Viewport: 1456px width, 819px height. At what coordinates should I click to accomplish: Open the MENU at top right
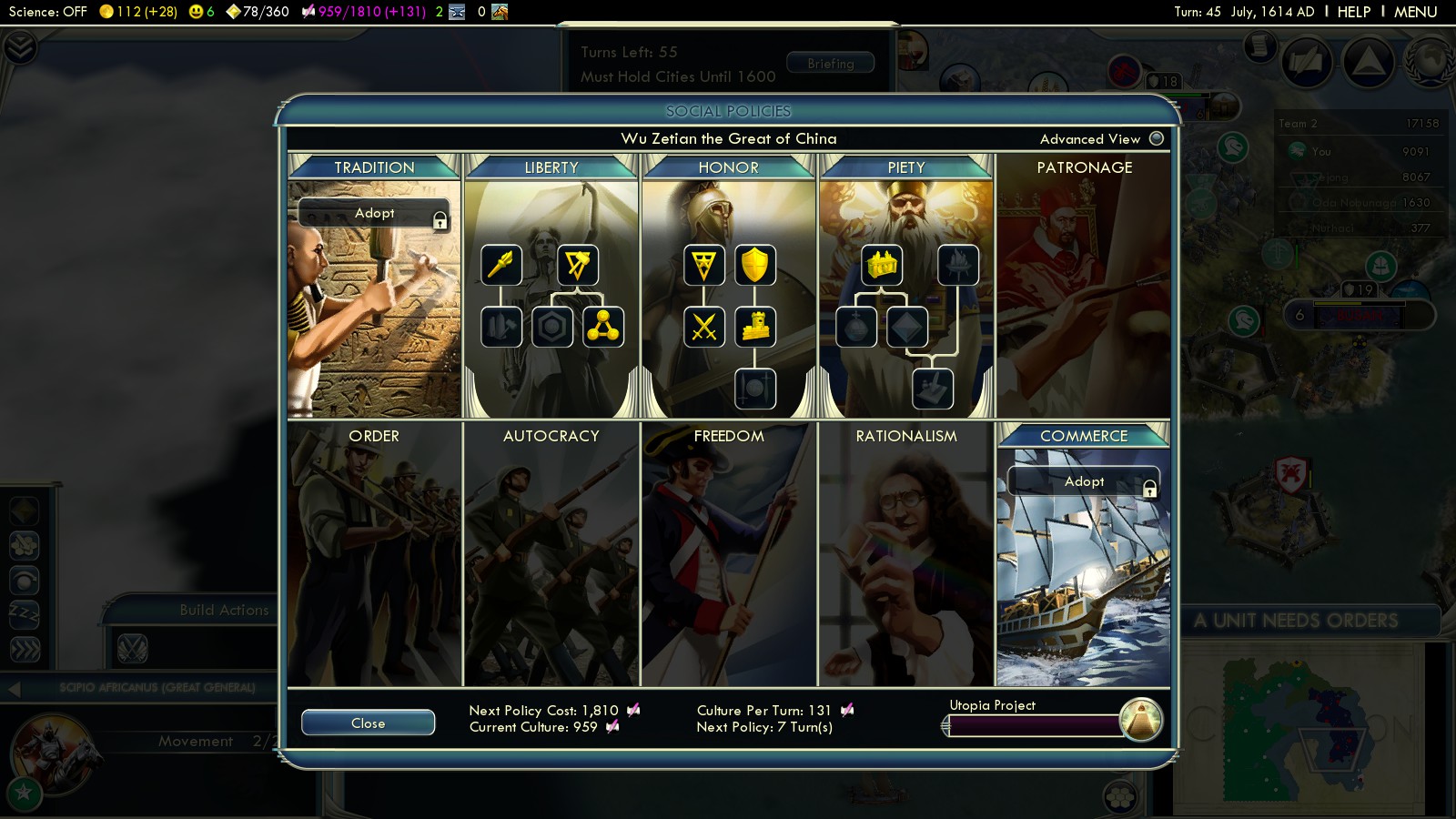coord(1415,12)
